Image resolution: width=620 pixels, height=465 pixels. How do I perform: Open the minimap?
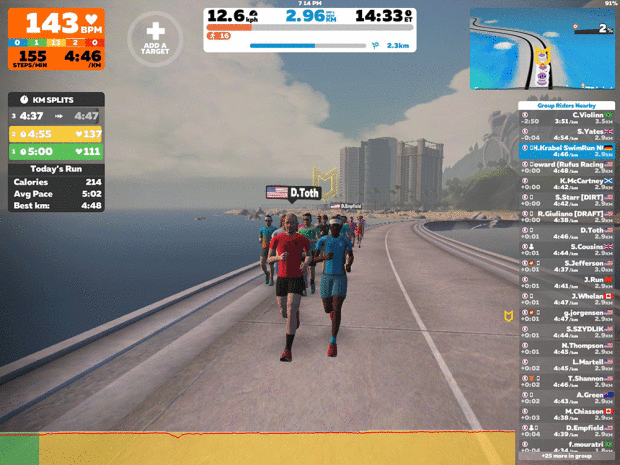pyautogui.click(x=542, y=48)
